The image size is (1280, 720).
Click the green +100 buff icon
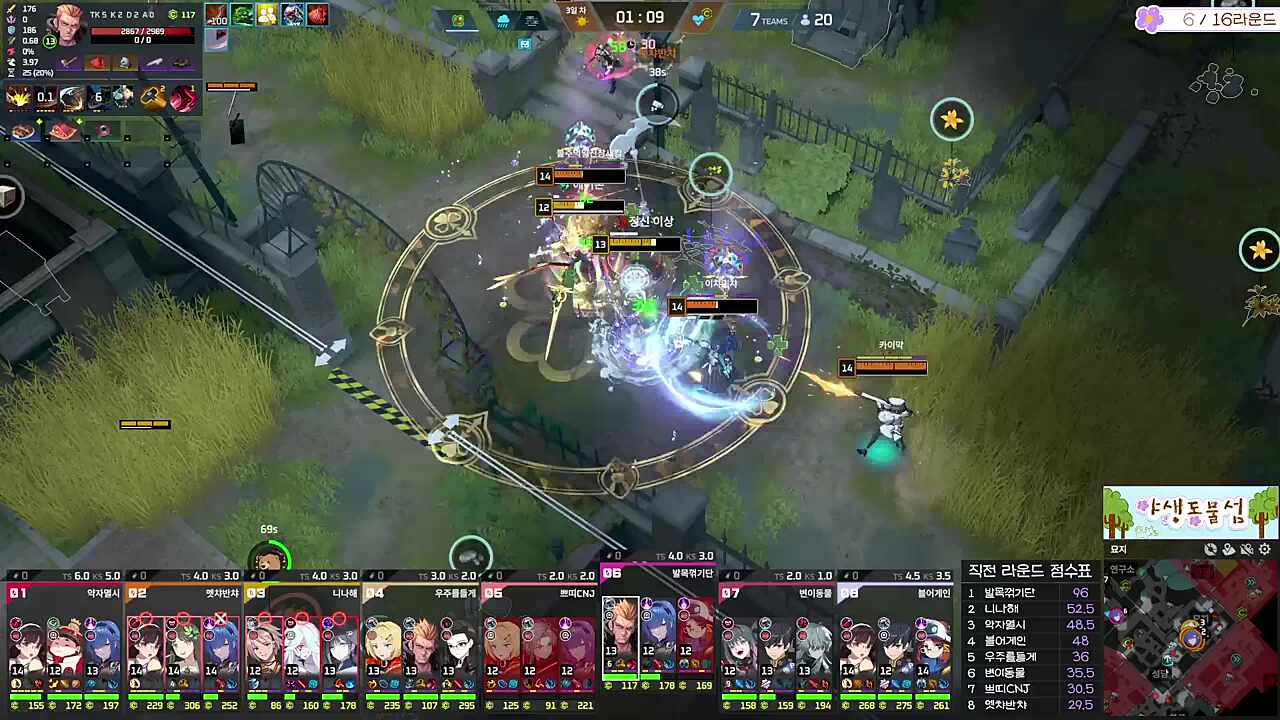click(x=216, y=14)
